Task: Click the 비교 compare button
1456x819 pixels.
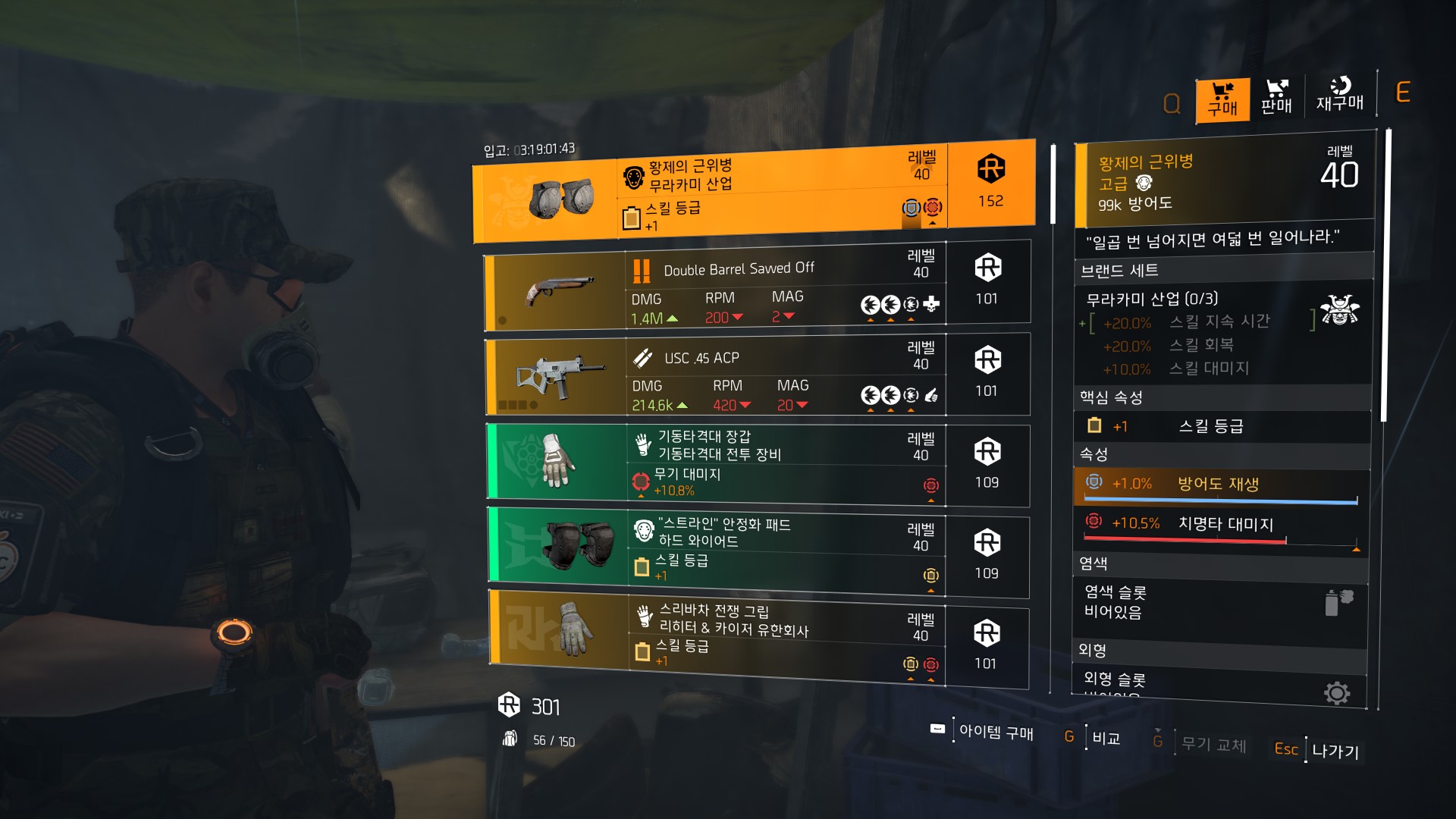Action: click(x=1108, y=739)
